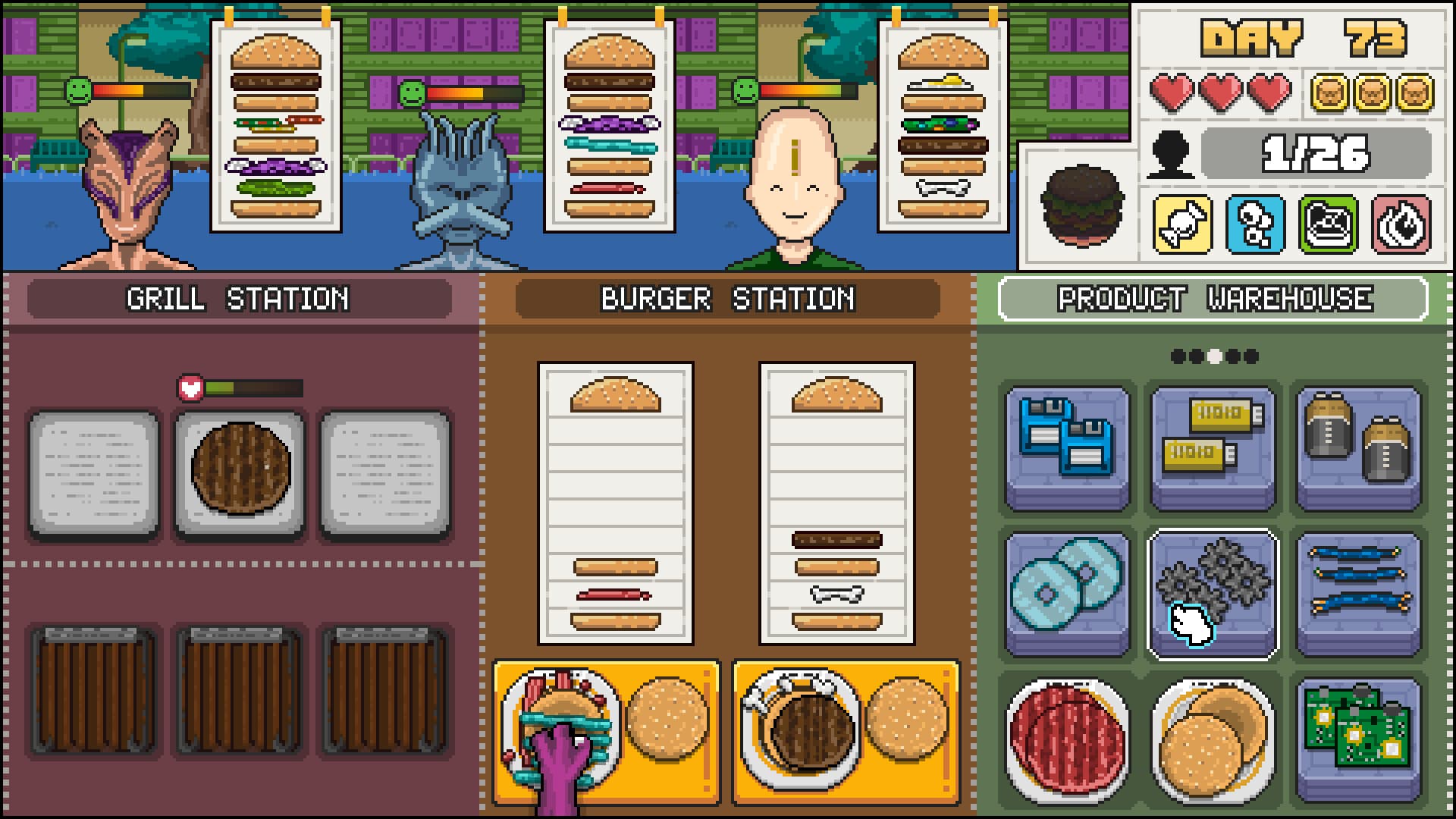Open the Grill Station section

pyautogui.click(x=239, y=298)
